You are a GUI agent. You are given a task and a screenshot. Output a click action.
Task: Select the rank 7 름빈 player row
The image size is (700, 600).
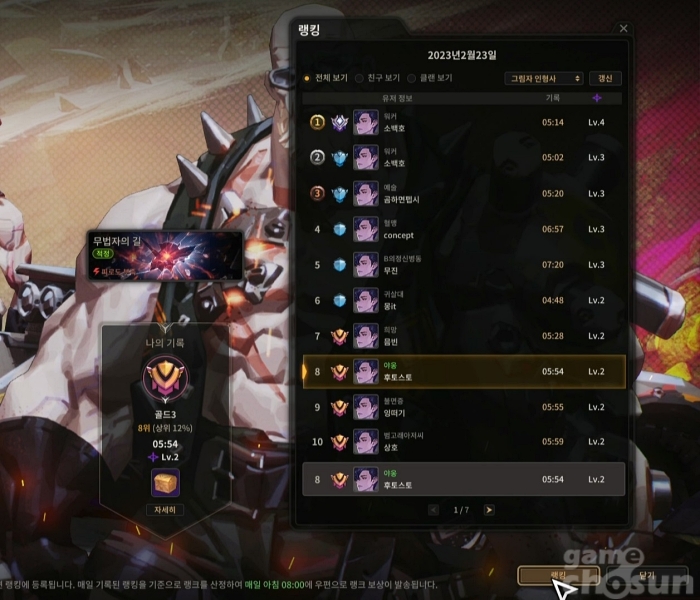click(463, 336)
